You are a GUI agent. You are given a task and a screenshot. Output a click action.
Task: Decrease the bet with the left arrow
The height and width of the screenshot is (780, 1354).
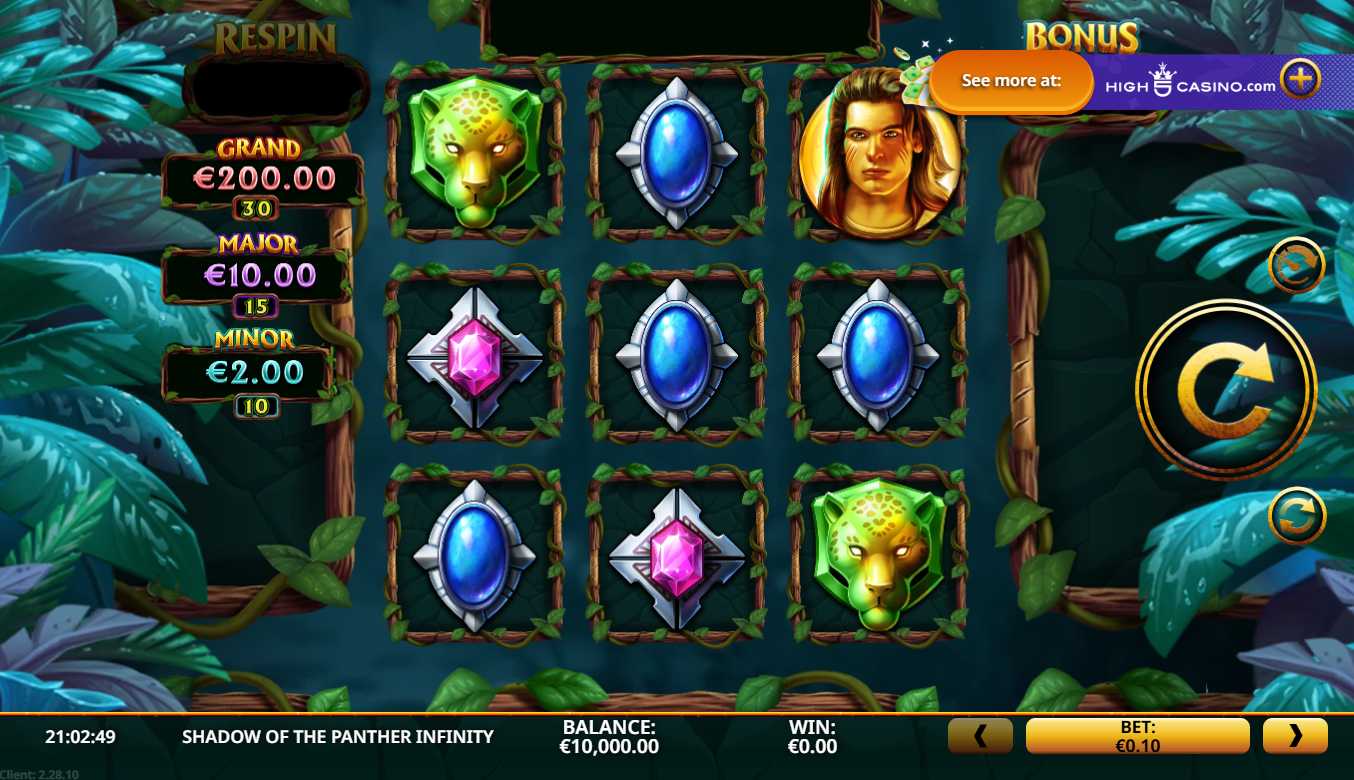[x=980, y=736]
